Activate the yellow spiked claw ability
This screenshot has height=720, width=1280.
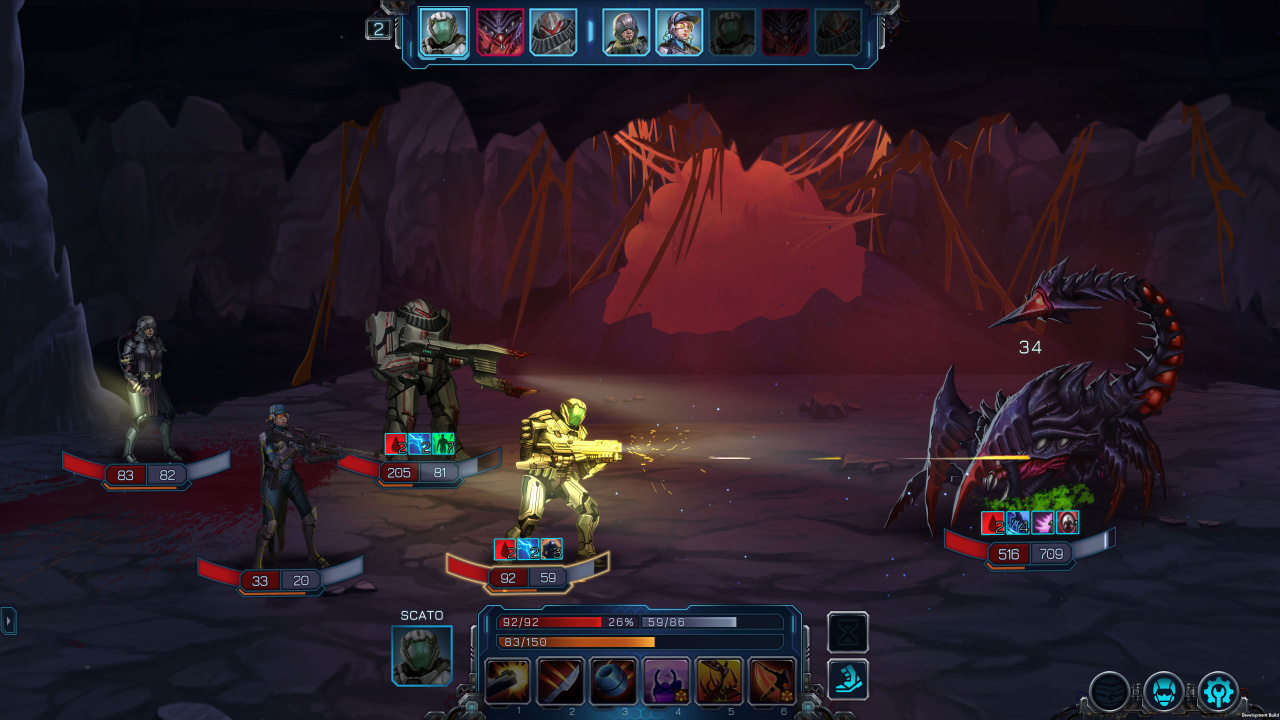[720, 681]
